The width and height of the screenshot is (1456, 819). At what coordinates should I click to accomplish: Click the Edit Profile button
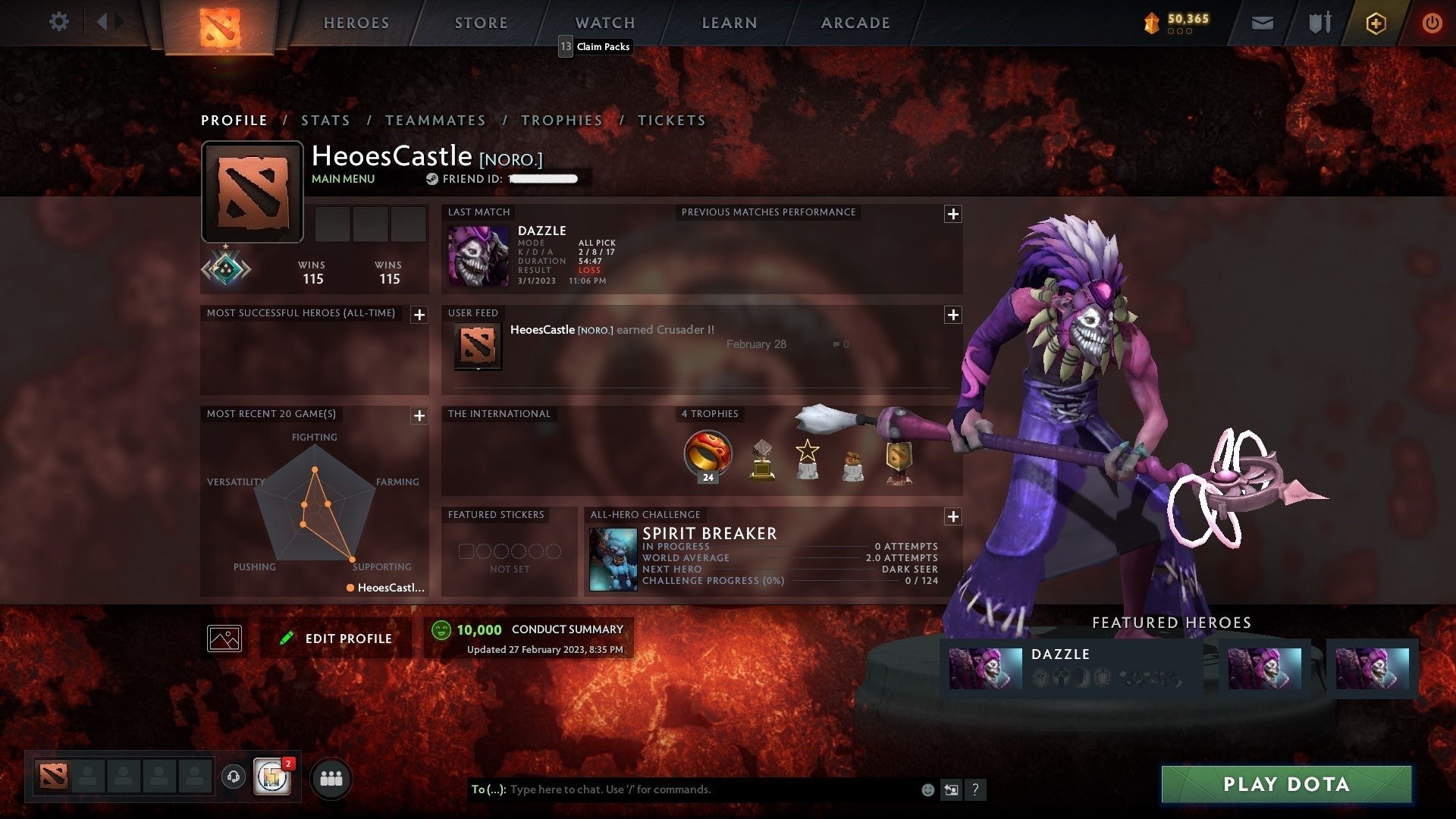coord(336,638)
